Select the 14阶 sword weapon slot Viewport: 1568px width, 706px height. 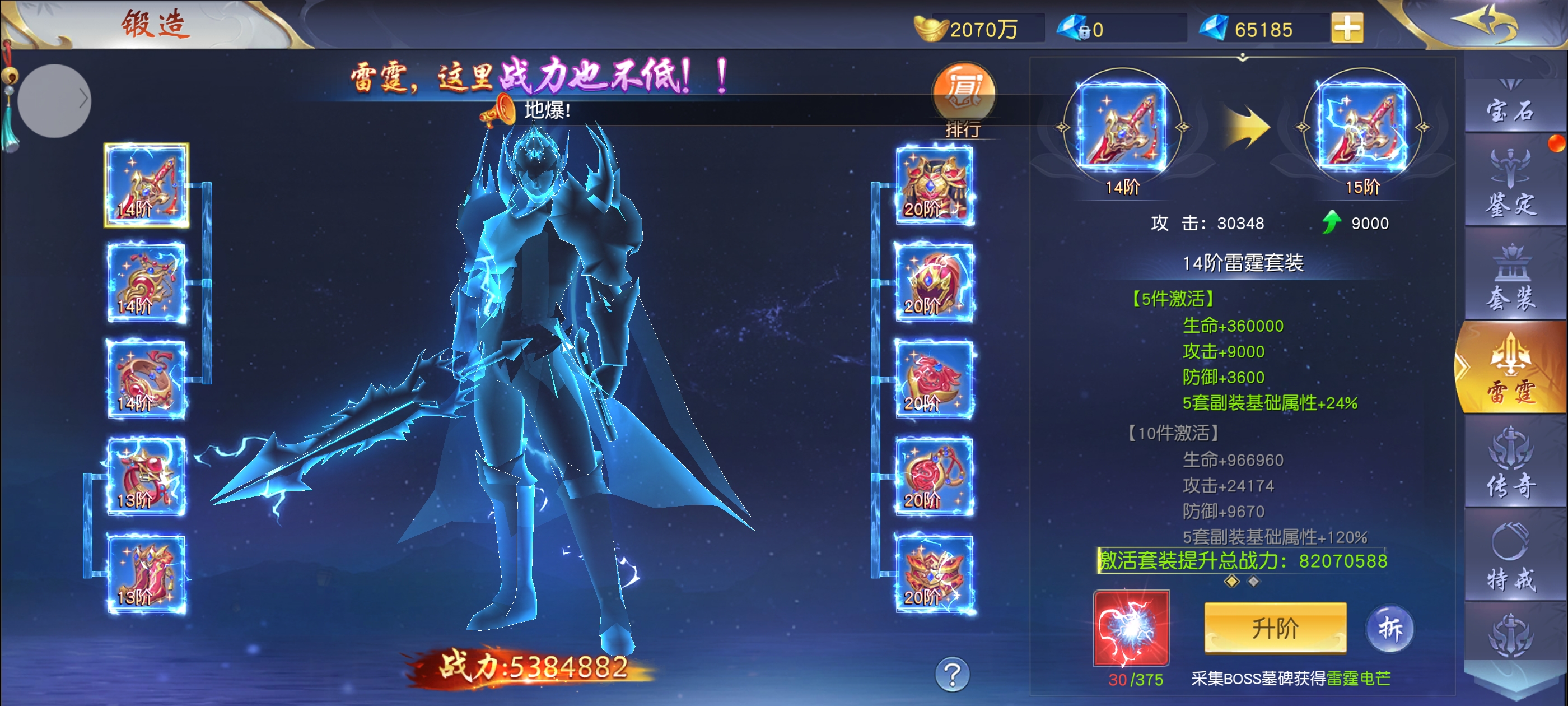(x=146, y=185)
